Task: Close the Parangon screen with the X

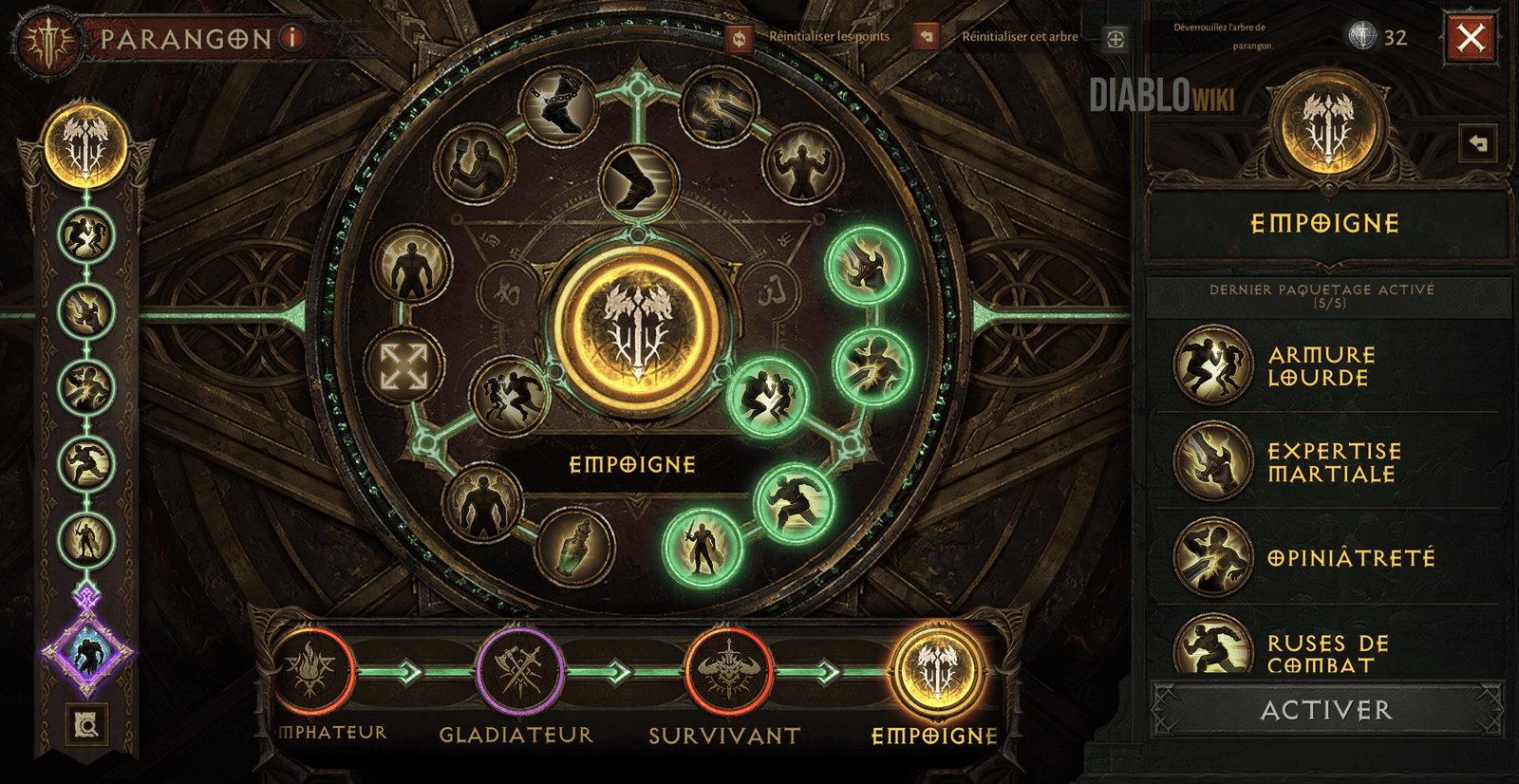Action: (1471, 38)
